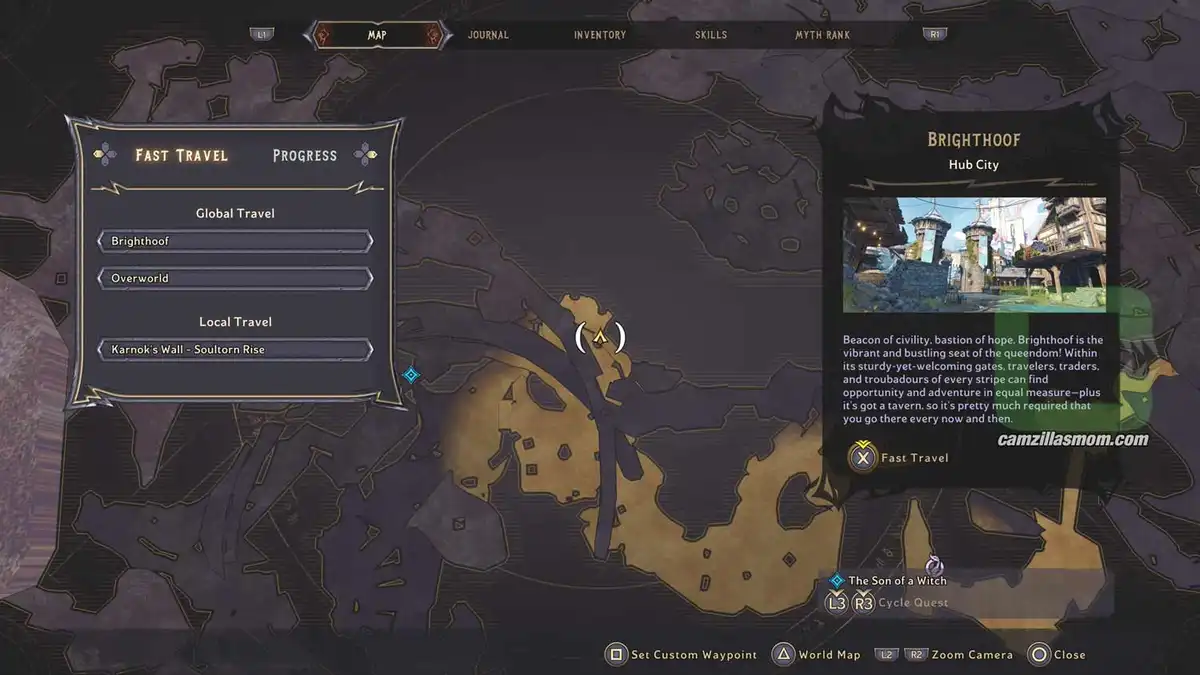
Task: Switch to the Journal tab
Action: (x=488, y=35)
